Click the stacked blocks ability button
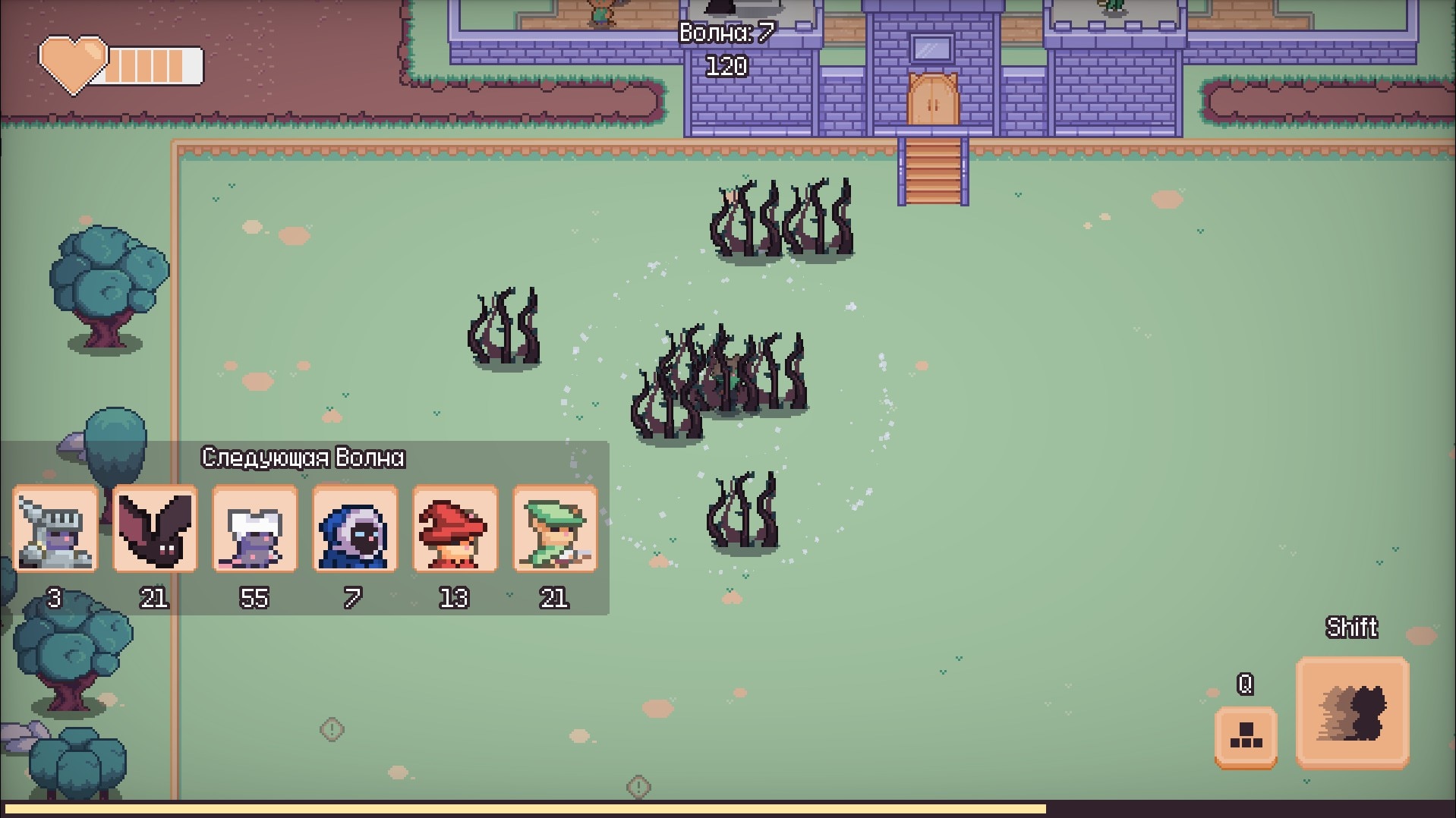Image resolution: width=1456 pixels, height=818 pixels. click(x=1246, y=737)
